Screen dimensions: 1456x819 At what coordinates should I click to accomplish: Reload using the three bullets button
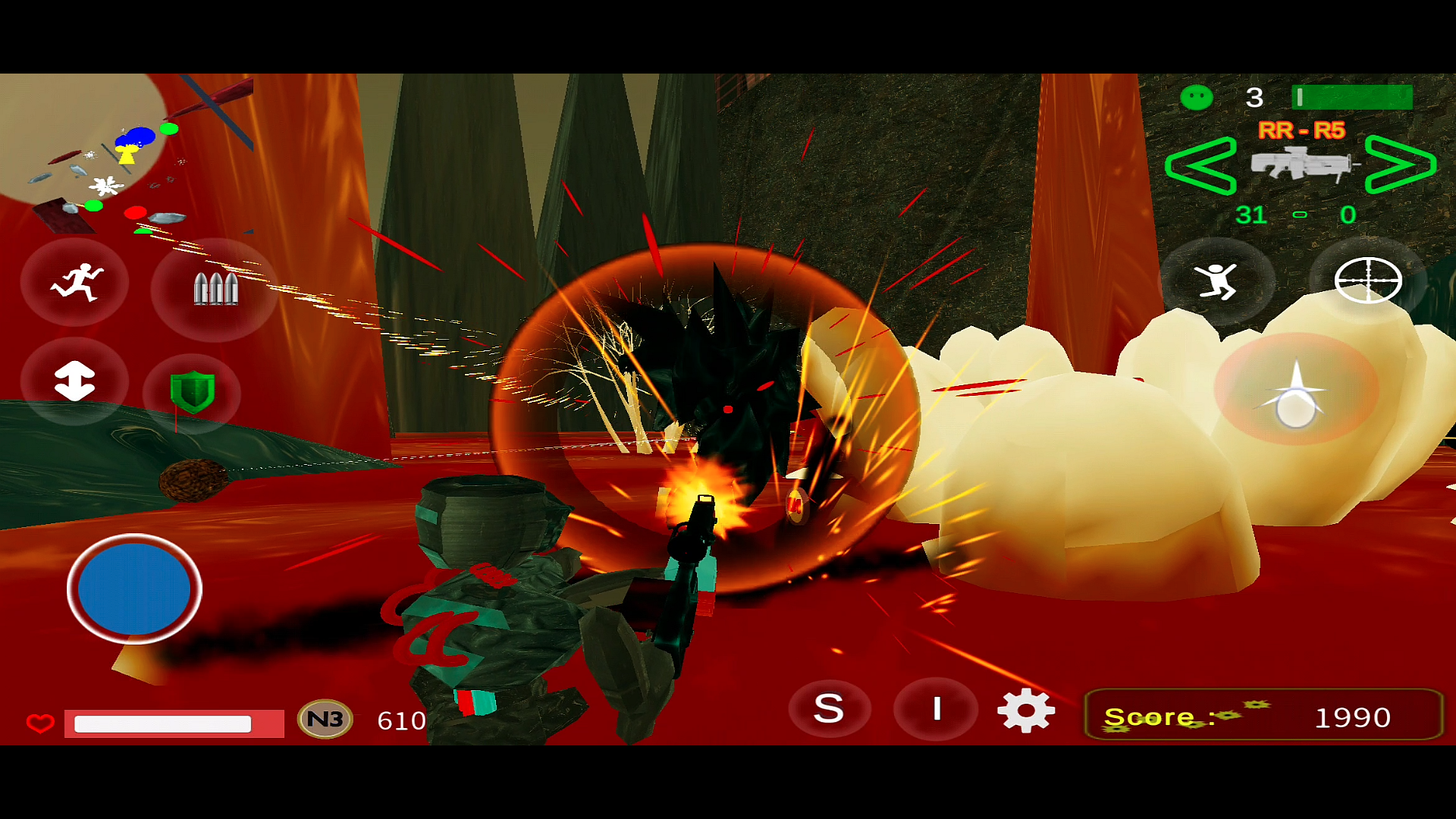(x=215, y=289)
